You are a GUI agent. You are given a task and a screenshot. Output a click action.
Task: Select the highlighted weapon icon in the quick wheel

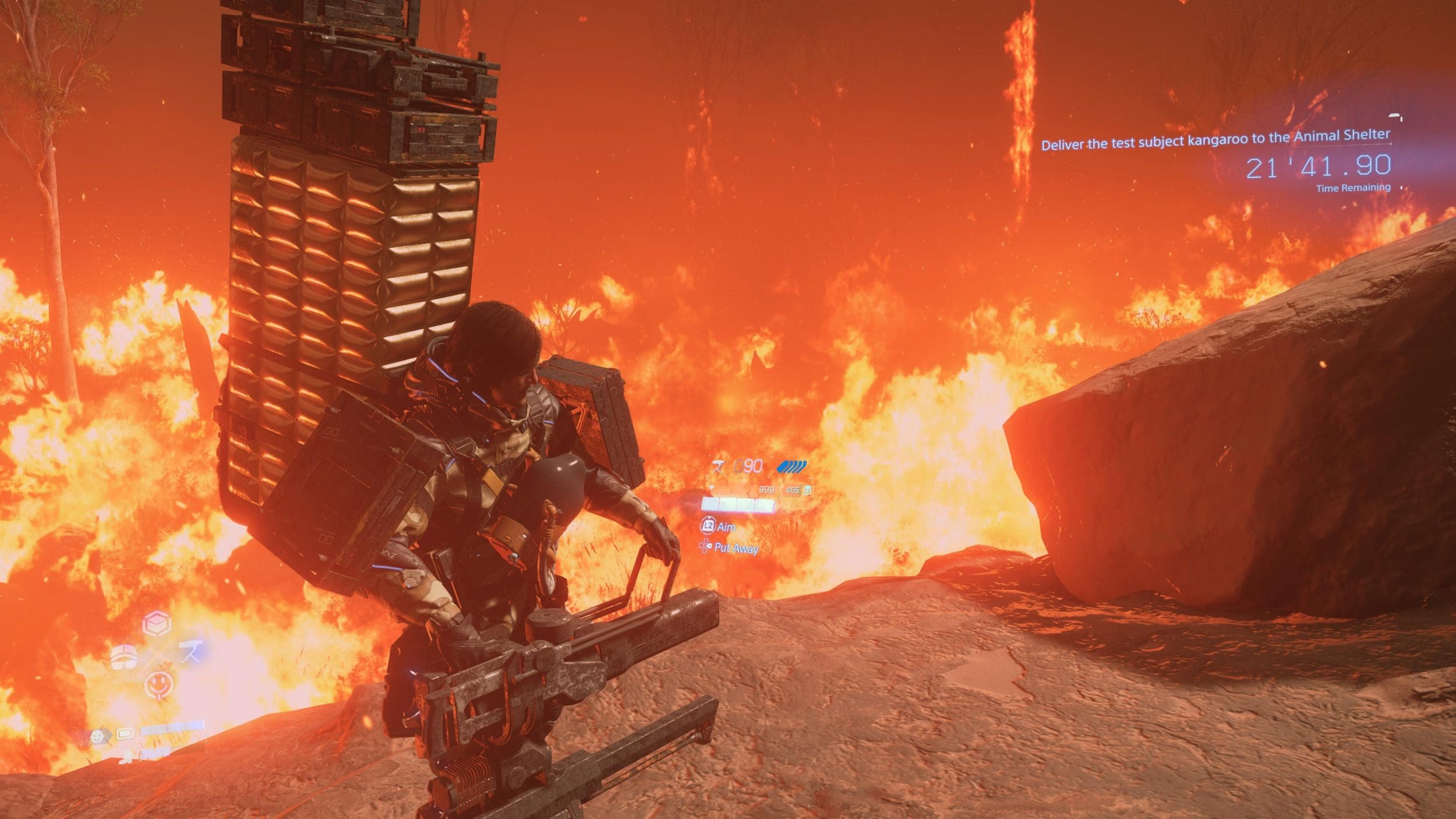click(190, 652)
